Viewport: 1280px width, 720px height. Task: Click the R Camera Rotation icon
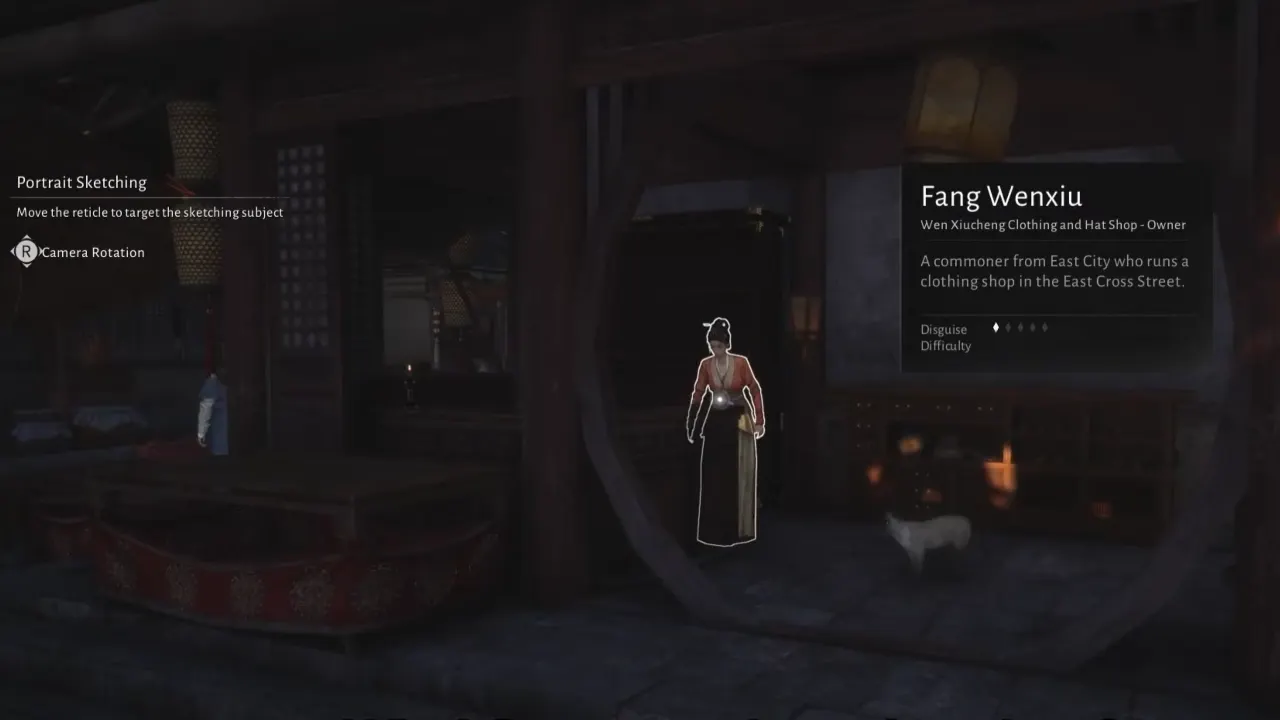pyautogui.click(x=26, y=251)
